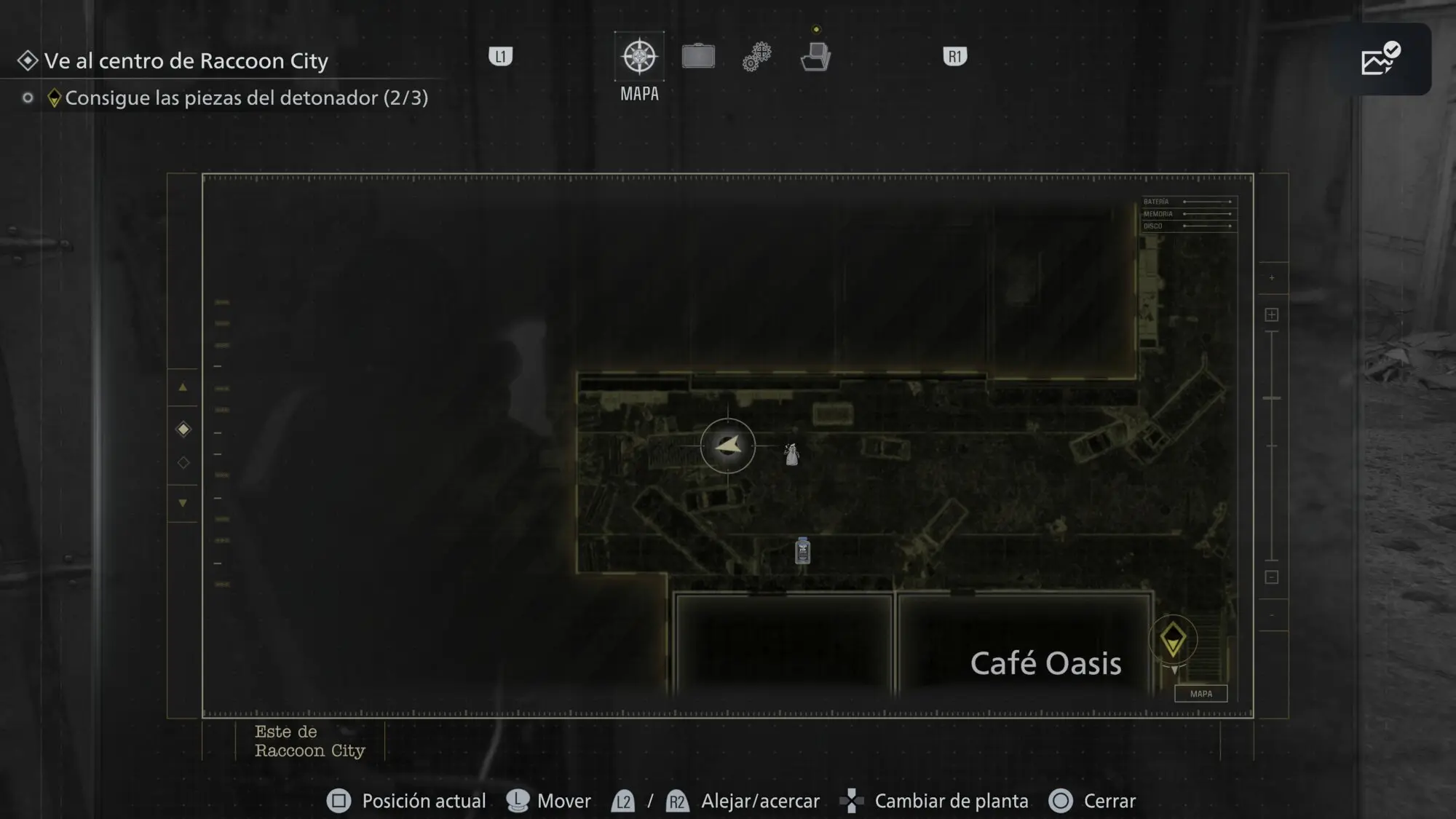Select the bottle item marker on map

(803, 550)
